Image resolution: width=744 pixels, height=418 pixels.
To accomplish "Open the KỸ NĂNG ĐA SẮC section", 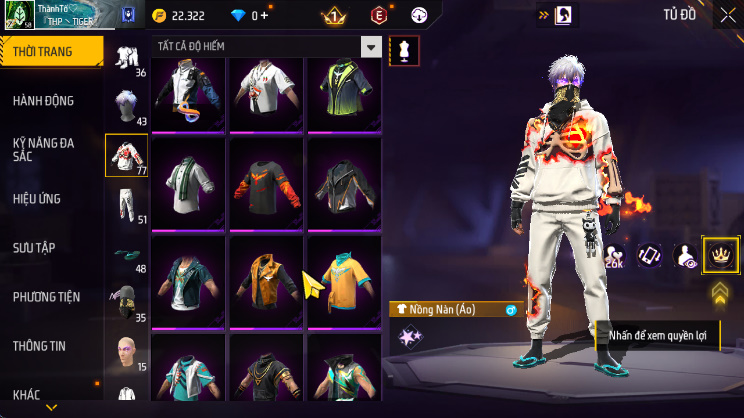I will [43, 150].
